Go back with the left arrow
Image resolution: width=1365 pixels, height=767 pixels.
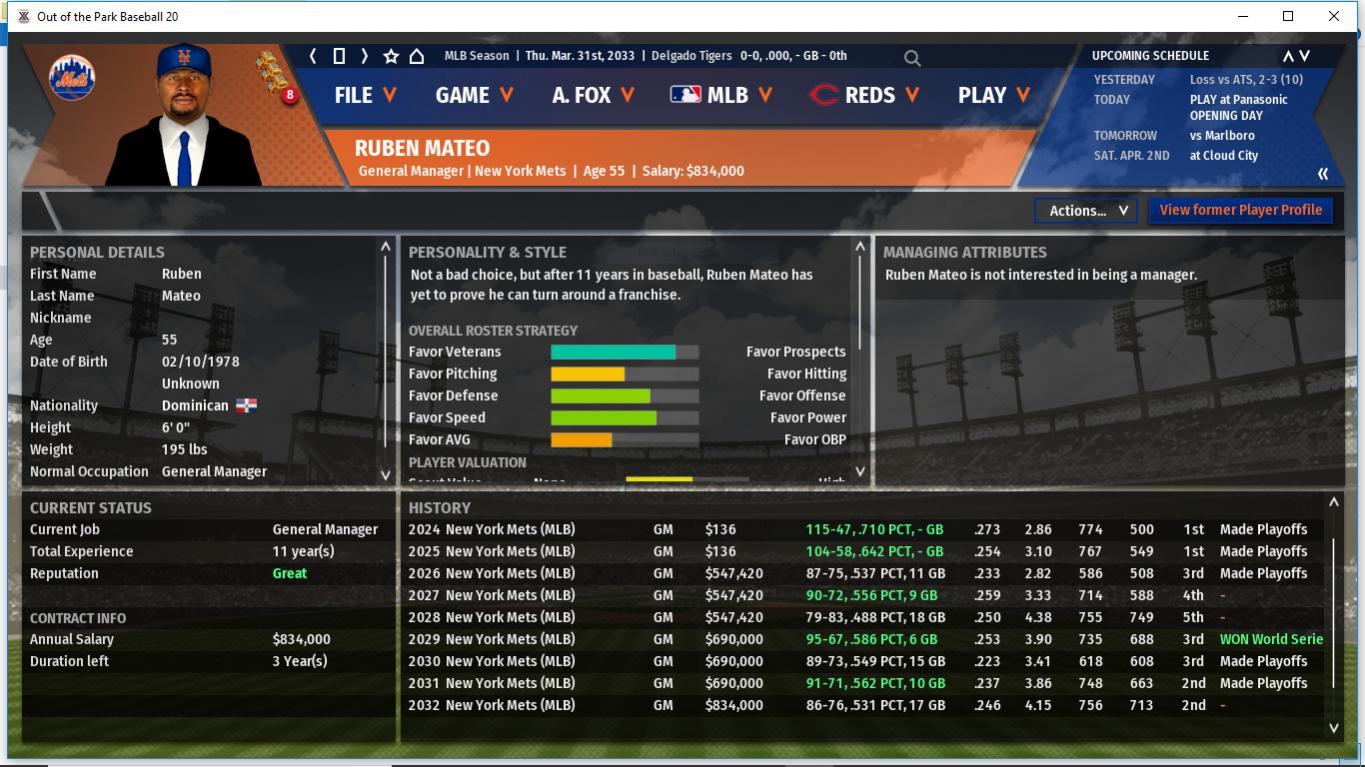point(313,56)
